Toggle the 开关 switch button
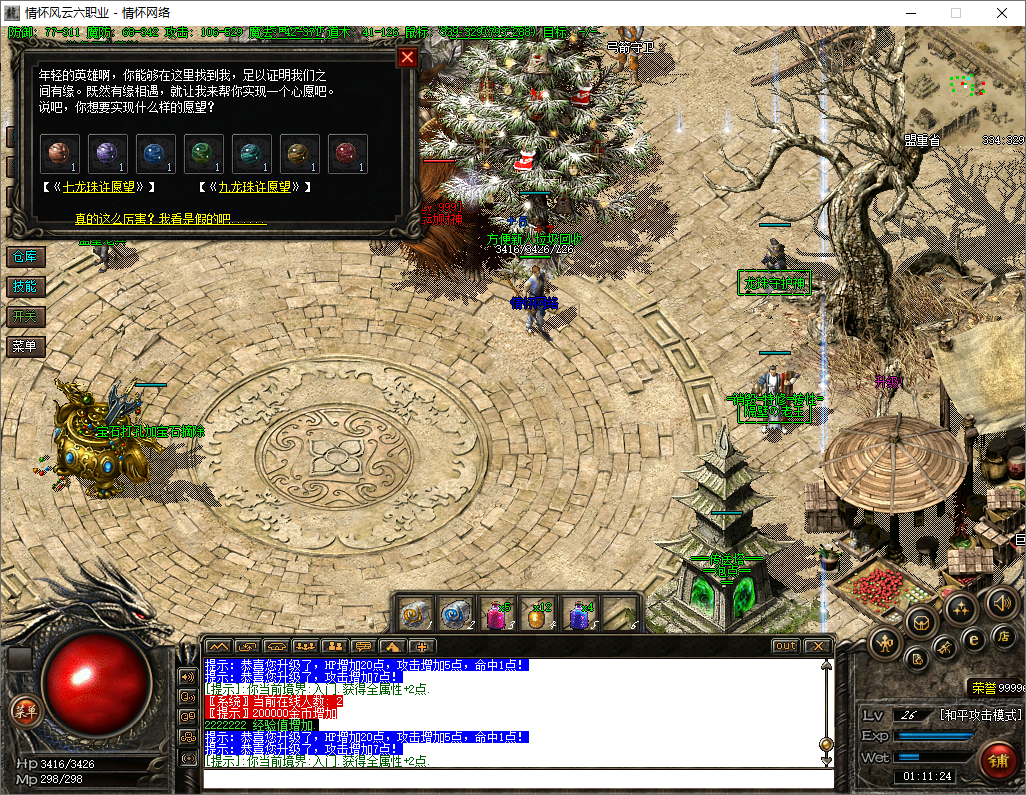The width and height of the screenshot is (1026, 795). point(25,317)
